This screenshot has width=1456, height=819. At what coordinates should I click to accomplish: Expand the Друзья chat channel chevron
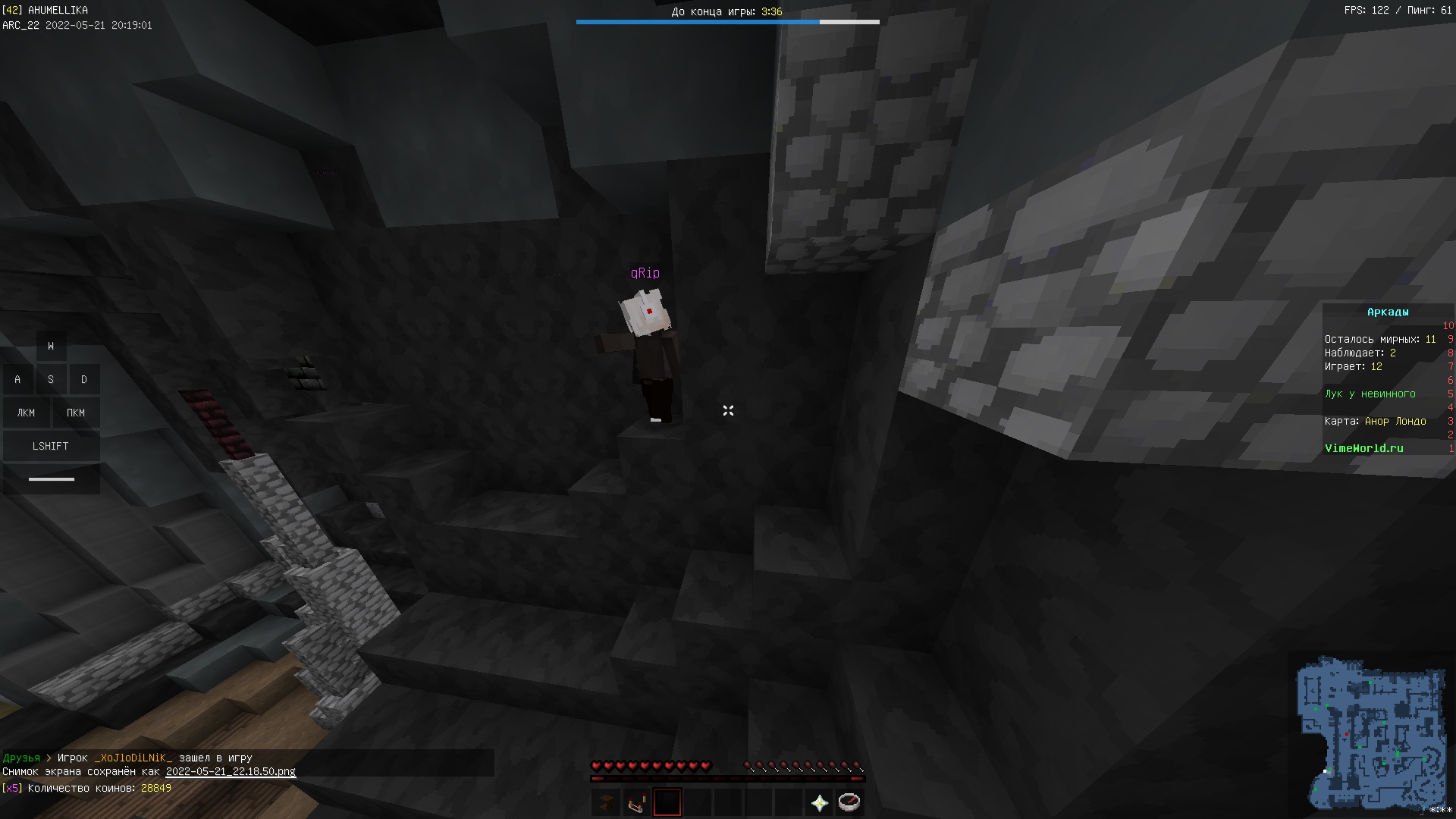click(x=48, y=758)
